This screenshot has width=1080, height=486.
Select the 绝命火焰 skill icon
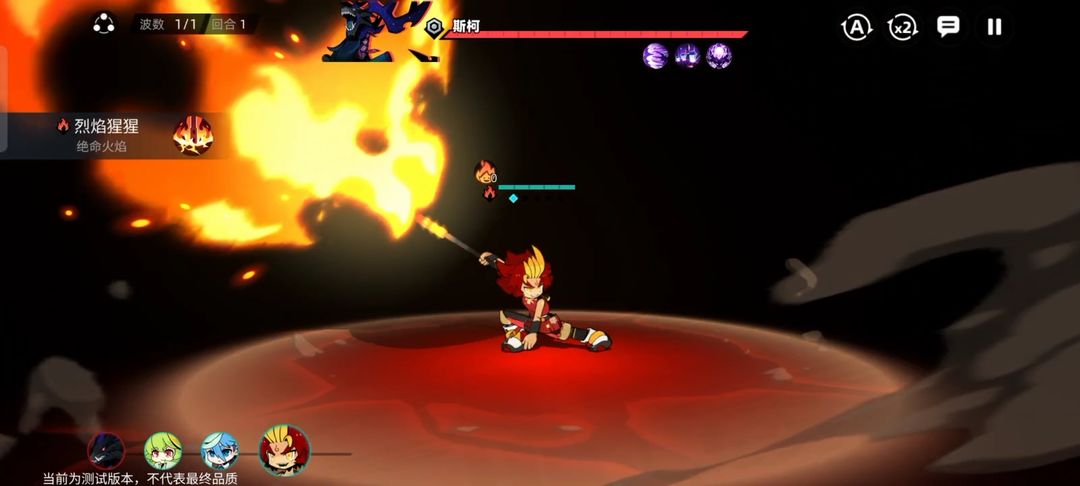[x=192, y=135]
